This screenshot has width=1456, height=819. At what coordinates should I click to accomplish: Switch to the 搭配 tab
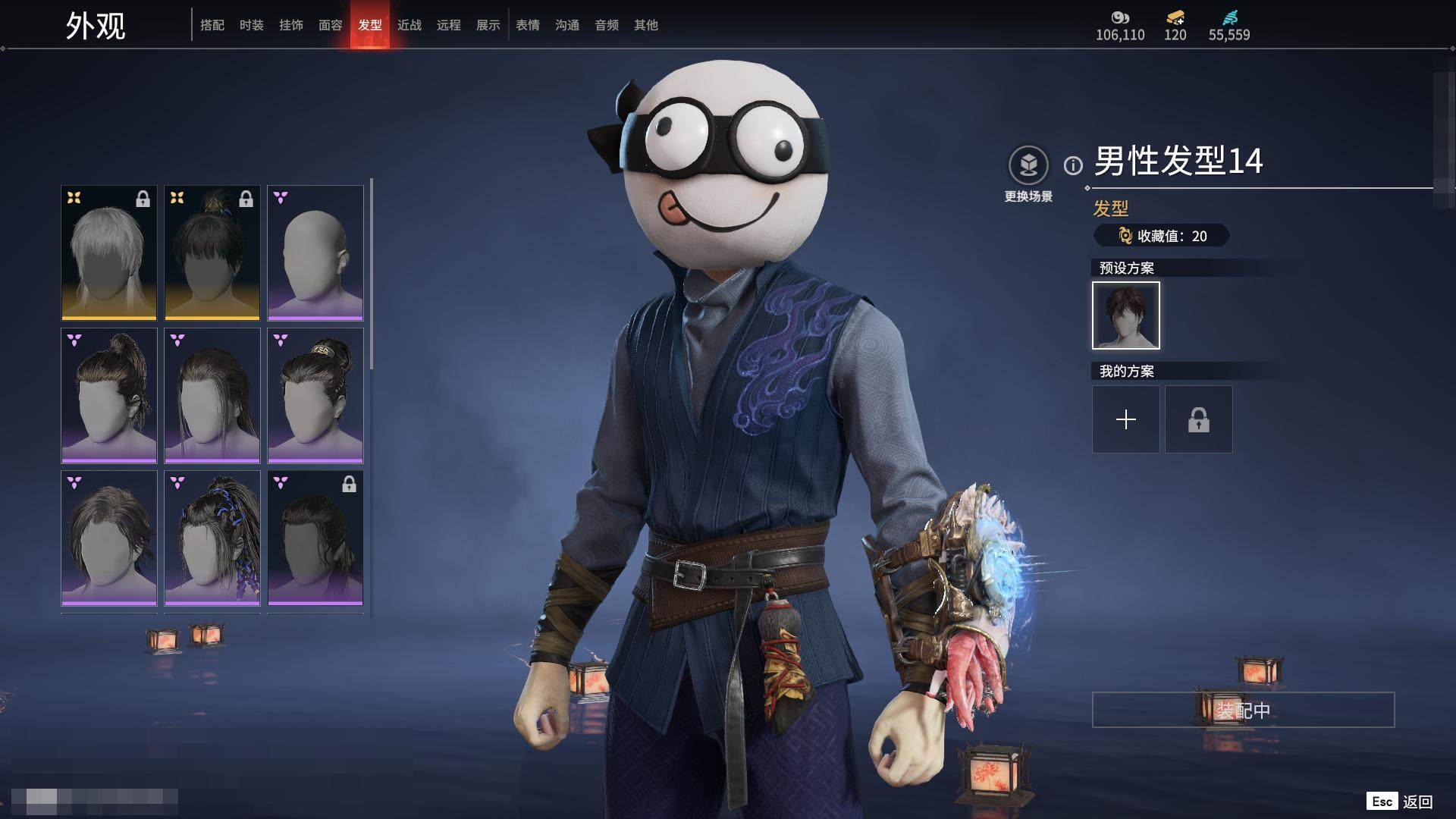tap(212, 25)
